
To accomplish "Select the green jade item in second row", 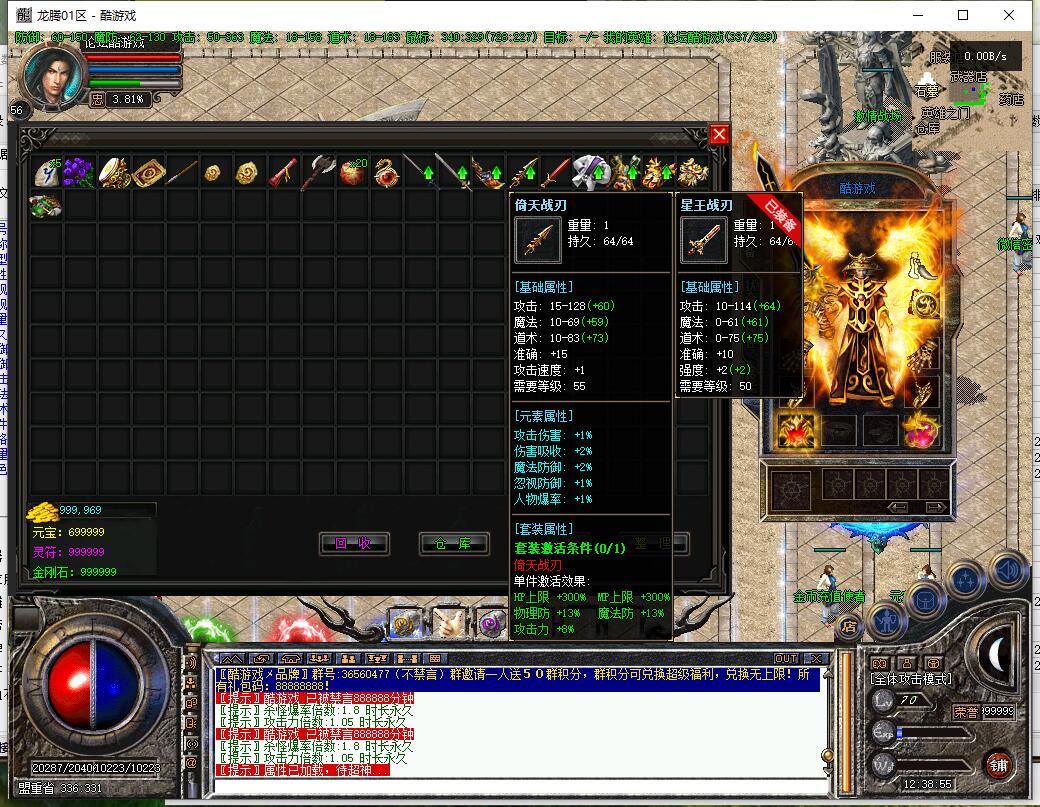I will 45,206.
